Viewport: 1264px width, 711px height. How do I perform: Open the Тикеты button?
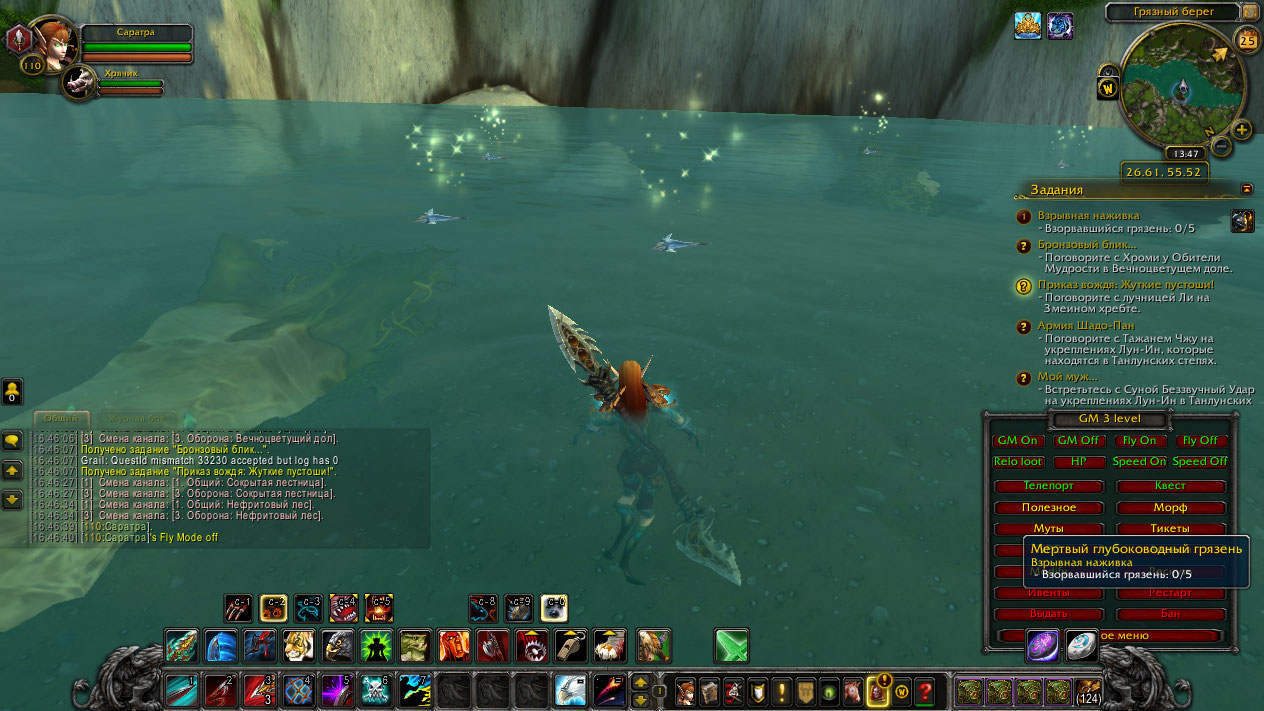click(1170, 529)
